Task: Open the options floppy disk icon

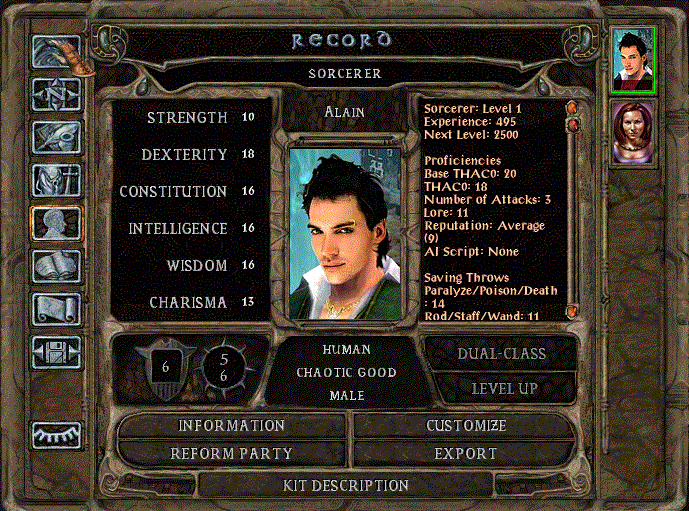Action: 56,350
